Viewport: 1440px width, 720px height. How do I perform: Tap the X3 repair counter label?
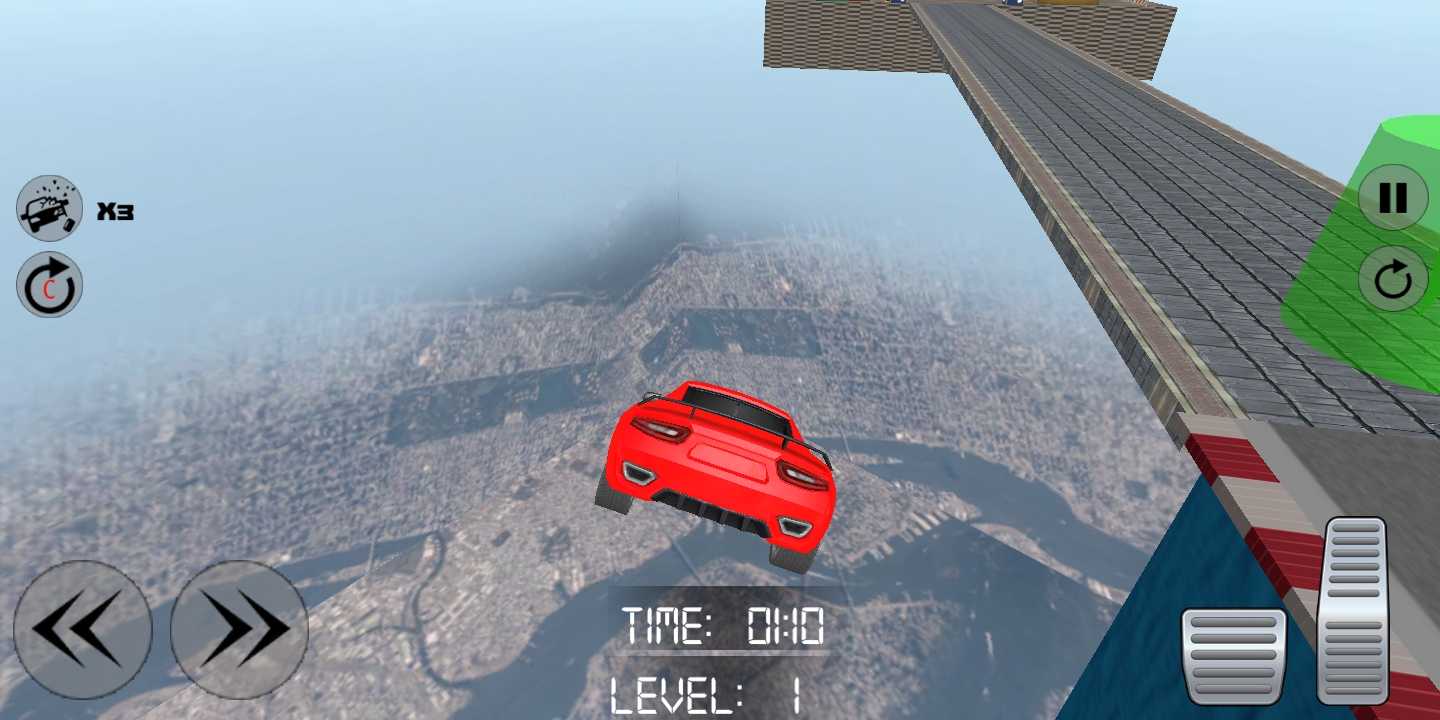pyautogui.click(x=117, y=210)
